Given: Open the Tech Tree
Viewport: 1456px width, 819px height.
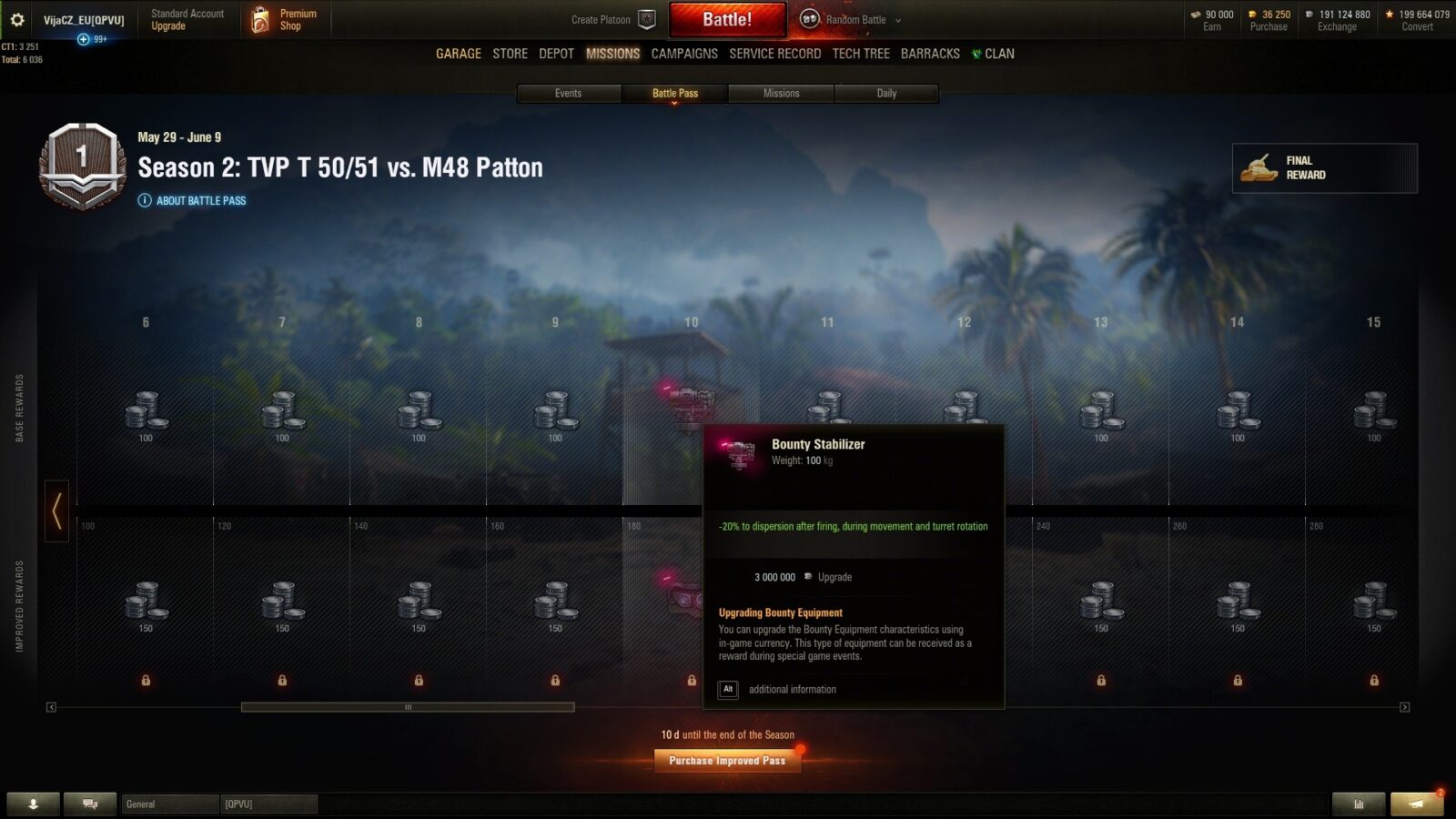Looking at the screenshot, I should (x=861, y=54).
